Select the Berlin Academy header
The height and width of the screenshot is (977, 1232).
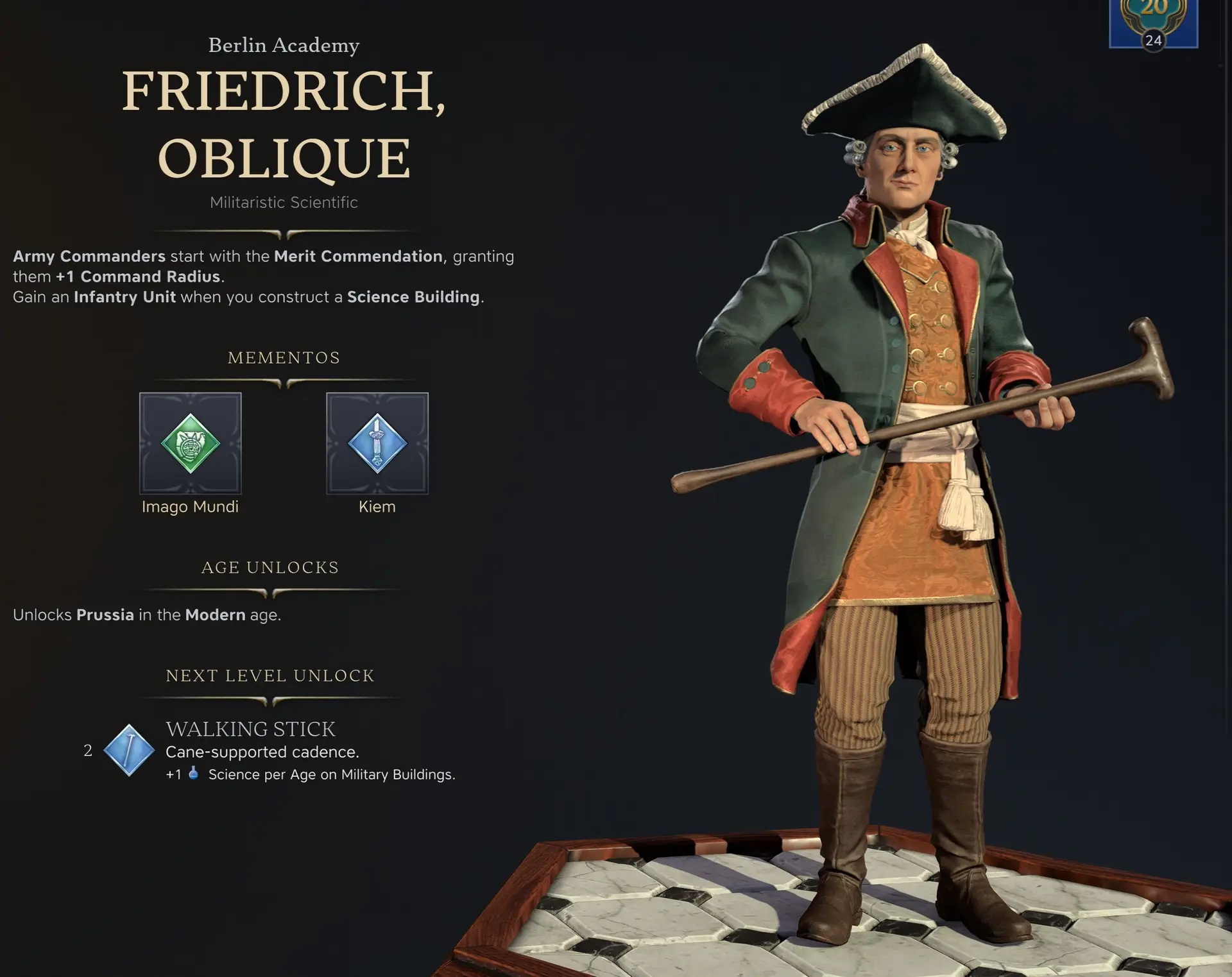284,45
